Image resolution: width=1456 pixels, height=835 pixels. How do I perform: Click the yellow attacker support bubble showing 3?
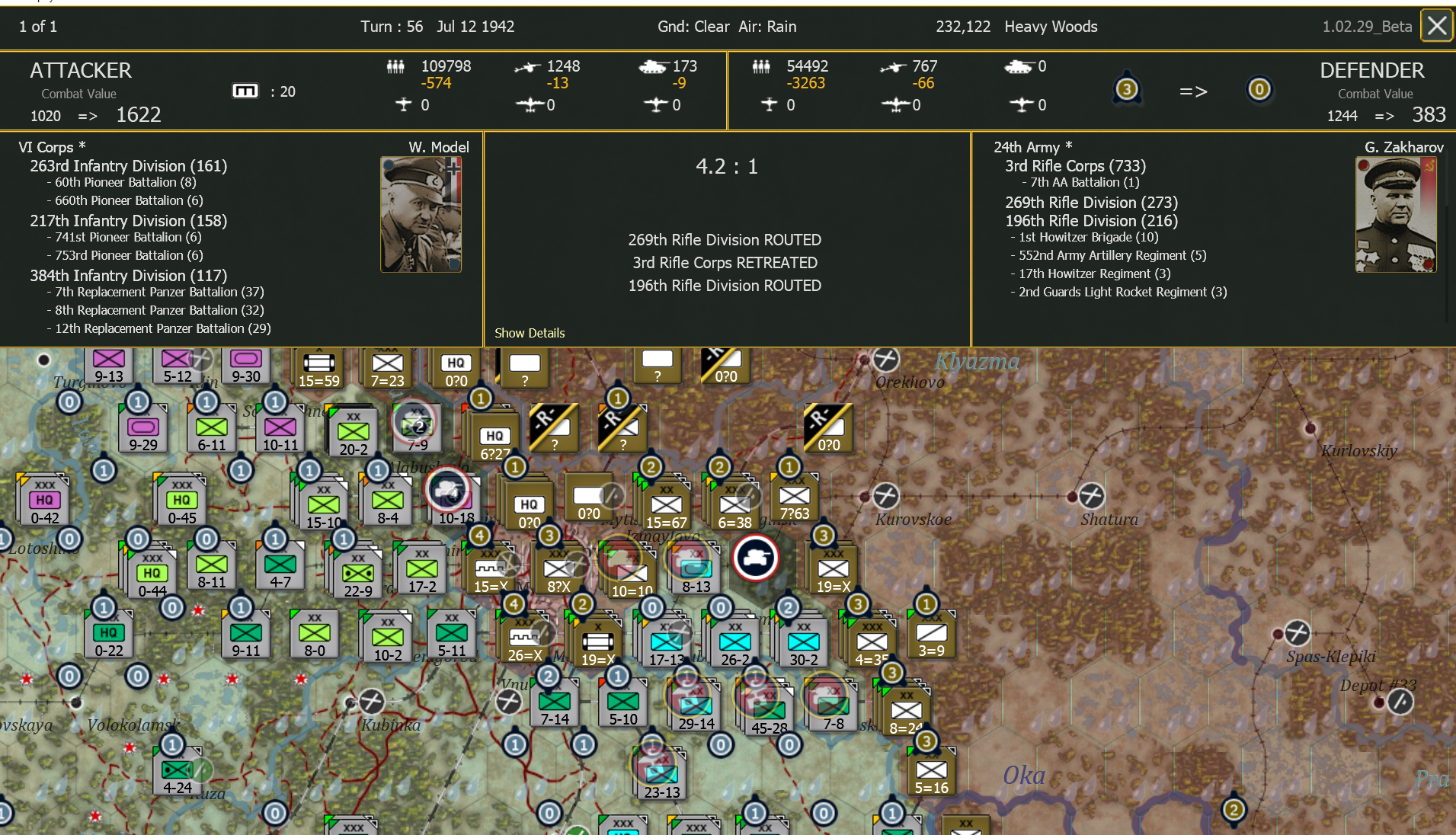point(1127,88)
